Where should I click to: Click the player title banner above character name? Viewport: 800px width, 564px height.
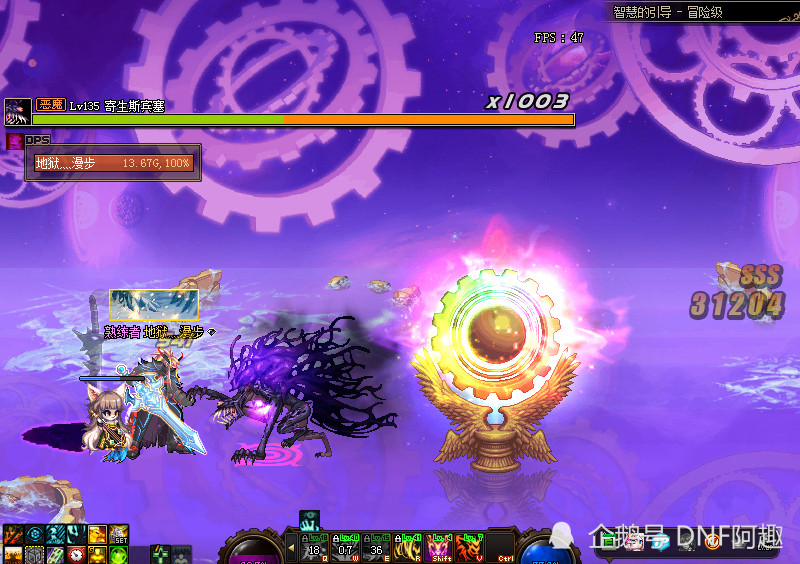pyautogui.click(x=154, y=305)
